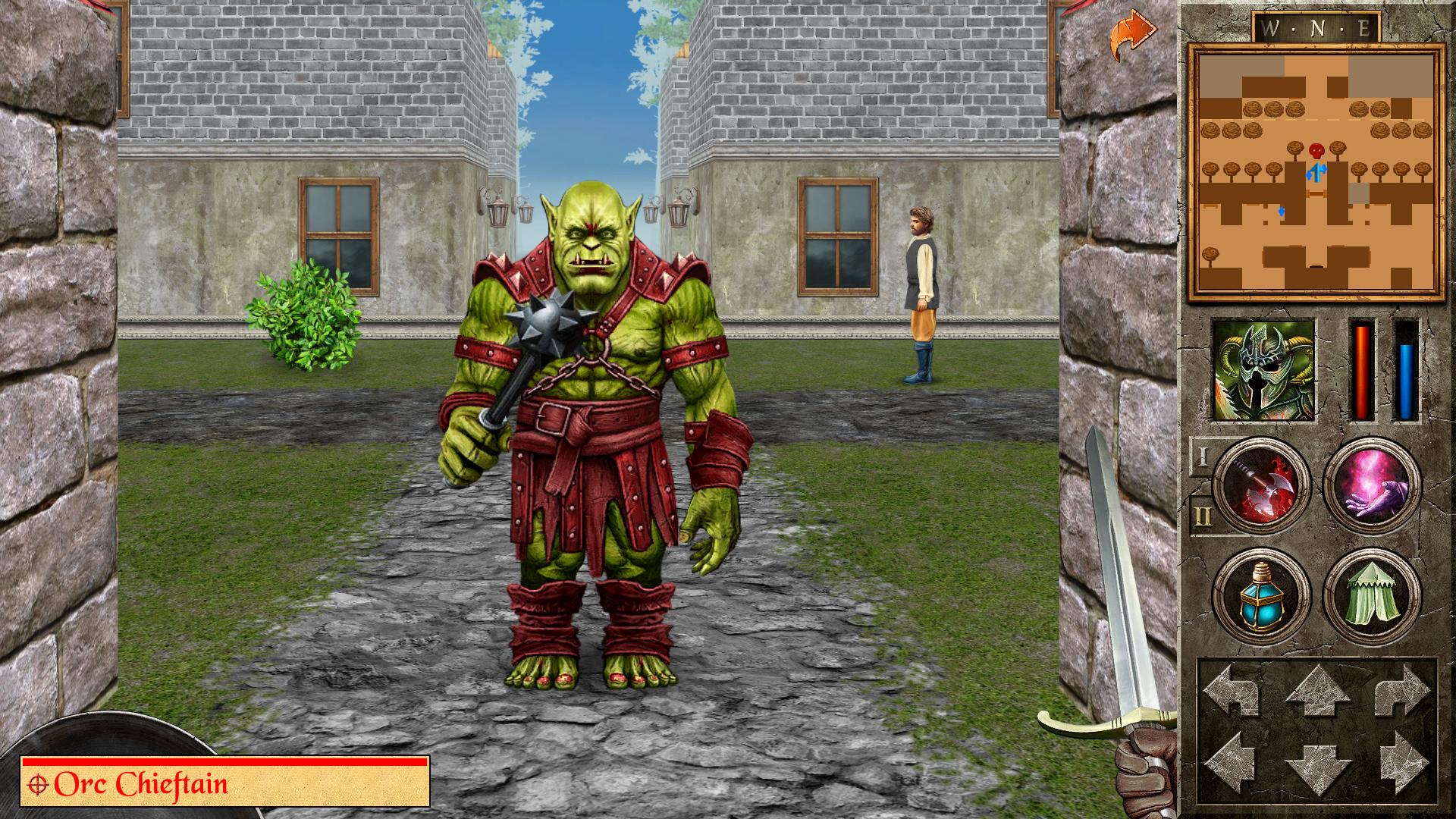1456x819 pixels.
Task: Open the minimap
Action: tap(1316, 171)
